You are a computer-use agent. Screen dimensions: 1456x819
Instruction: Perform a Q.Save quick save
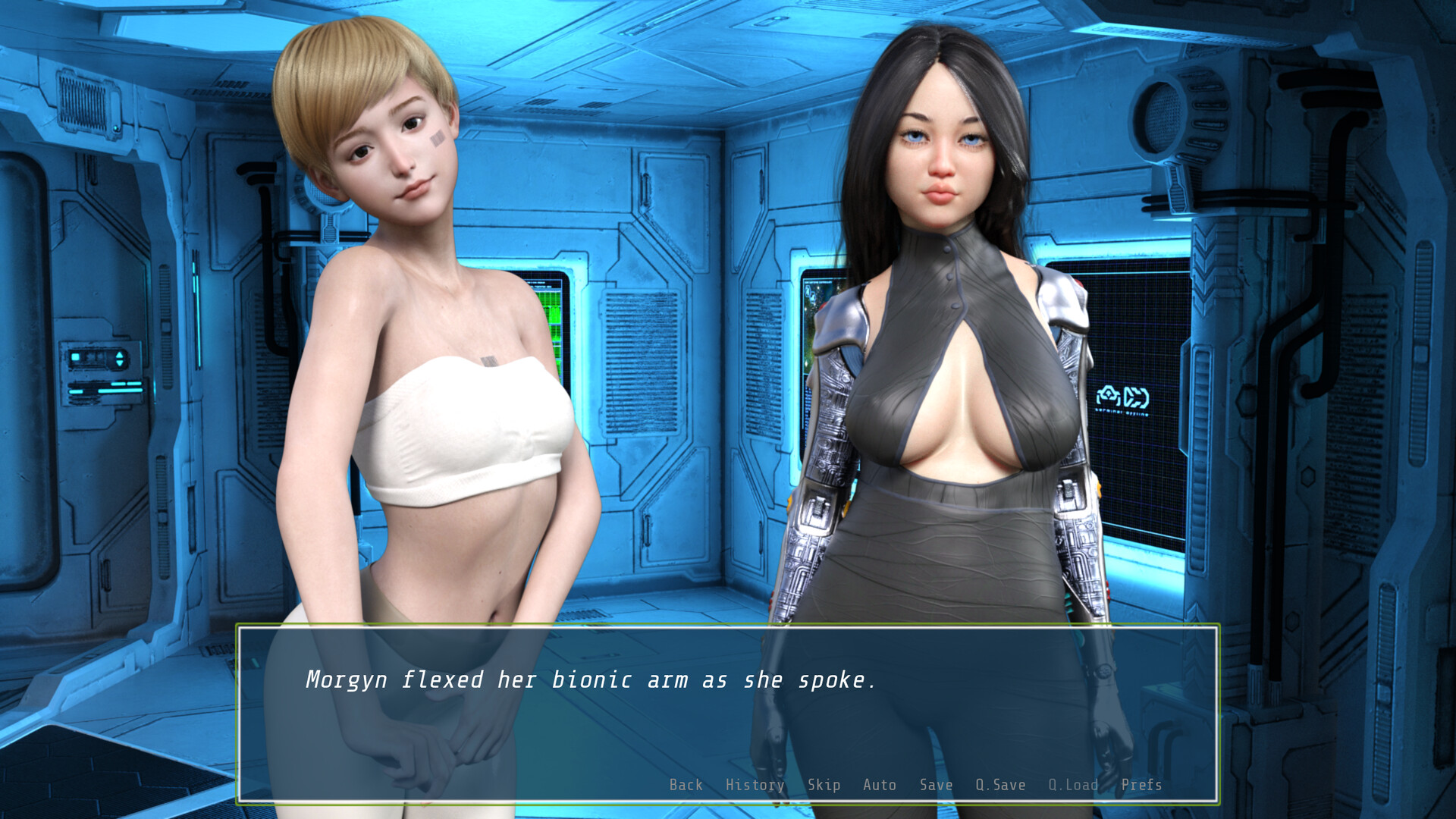999,786
